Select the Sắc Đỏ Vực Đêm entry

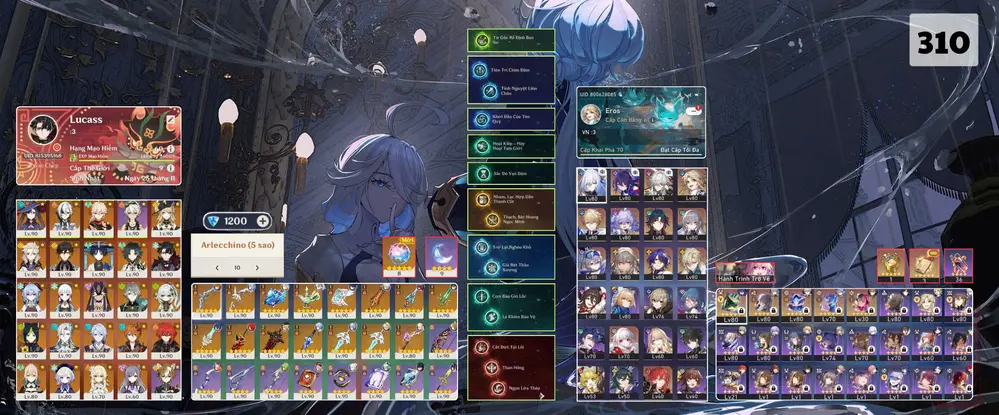click(x=511, y=172)
